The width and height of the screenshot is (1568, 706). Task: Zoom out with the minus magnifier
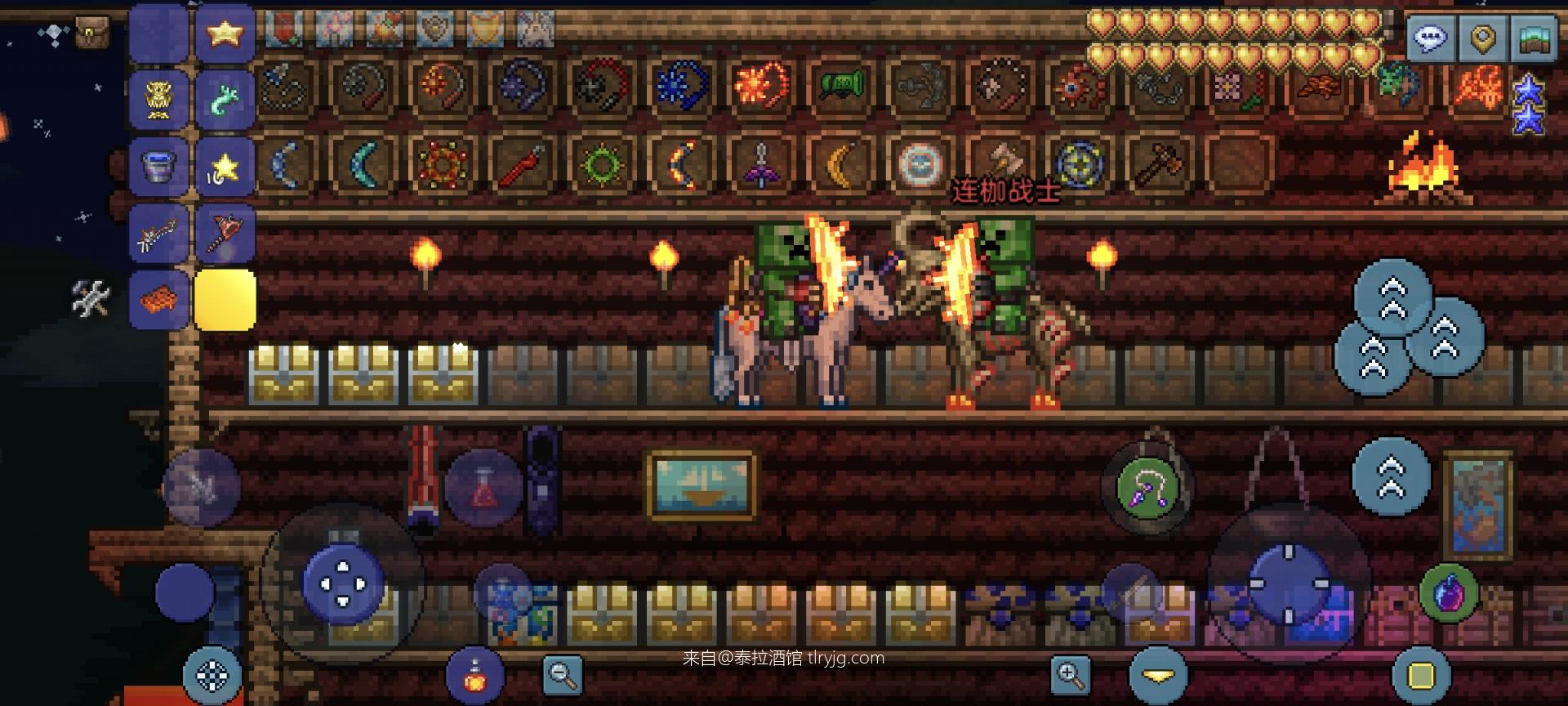pyautogui.click(x=563, y=674)
